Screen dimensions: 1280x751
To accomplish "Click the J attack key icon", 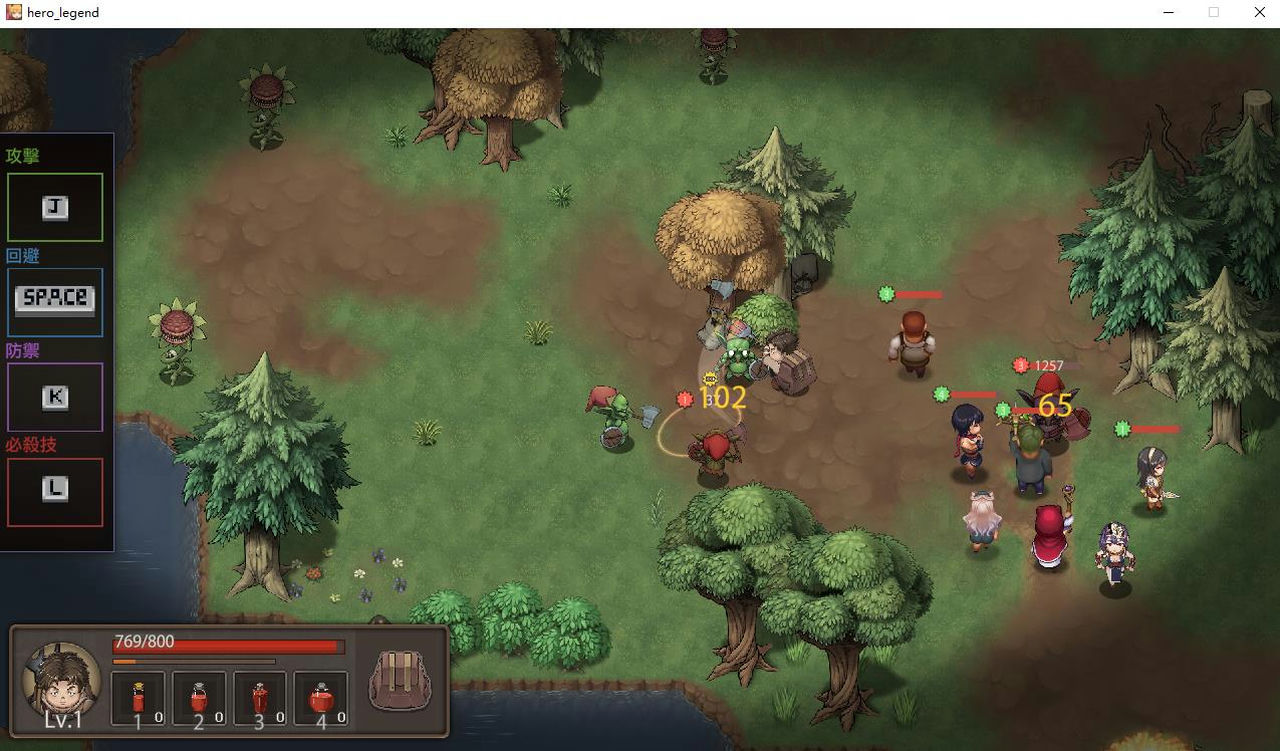I will 55,206.
